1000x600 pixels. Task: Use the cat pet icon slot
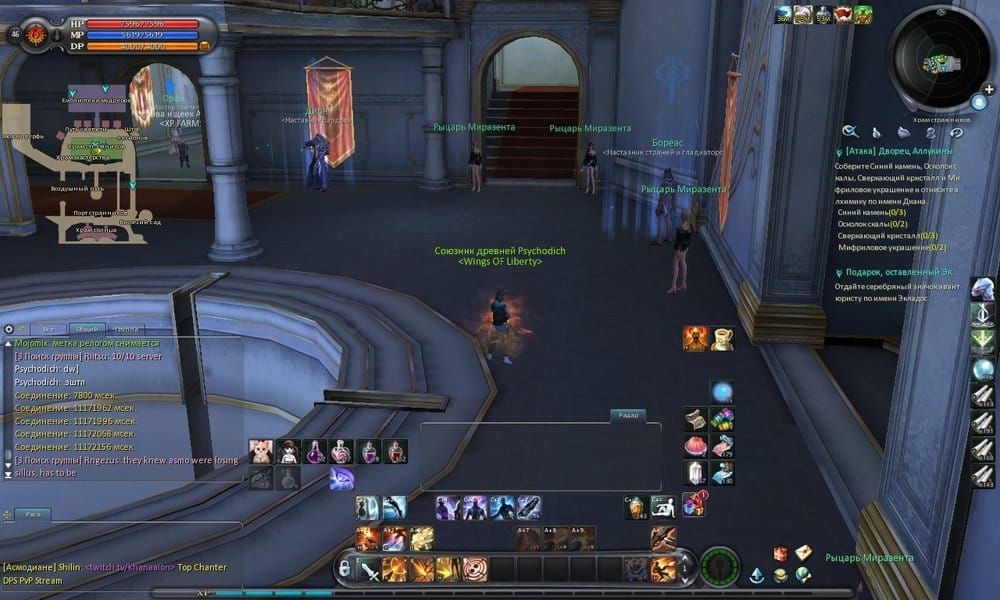point(263,452)
